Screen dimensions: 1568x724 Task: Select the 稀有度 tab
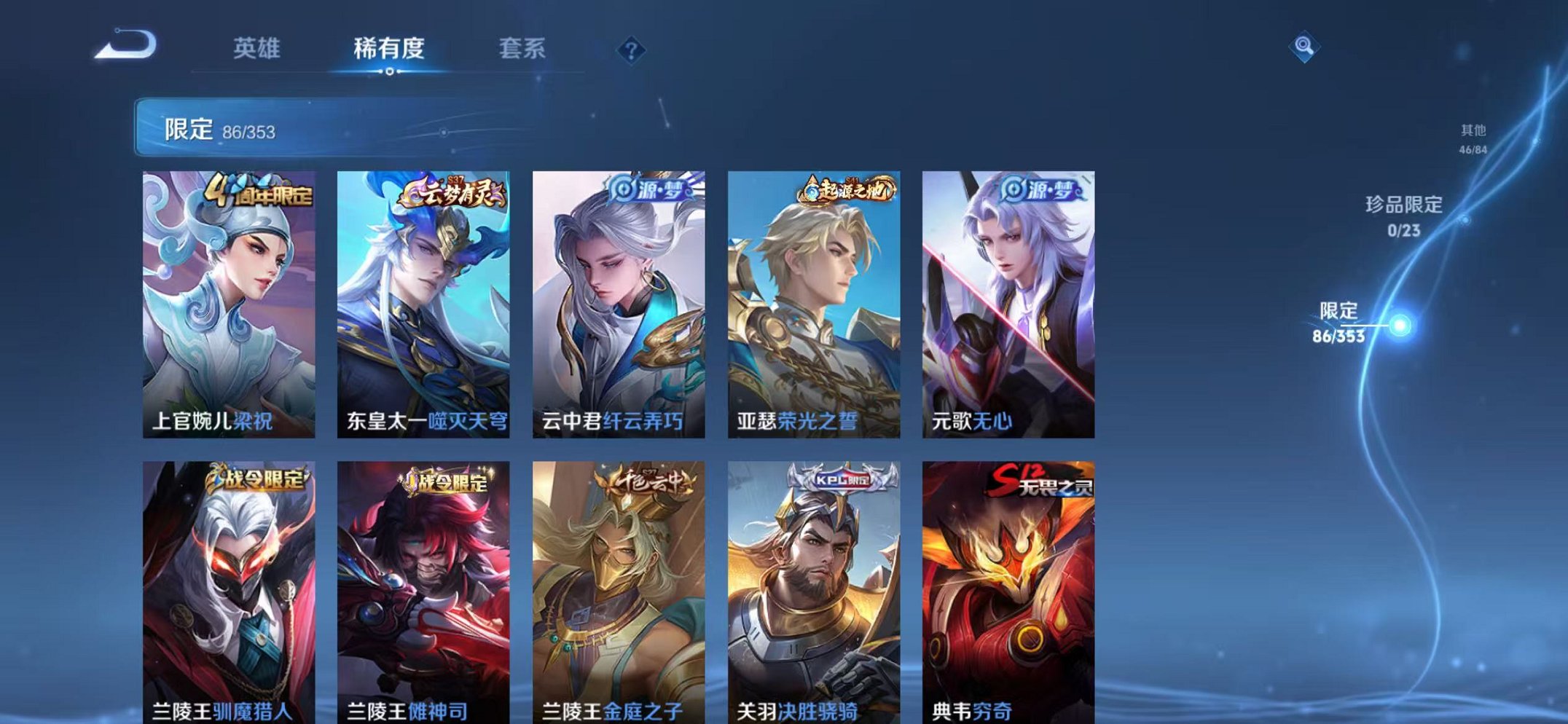pos(390,47)
